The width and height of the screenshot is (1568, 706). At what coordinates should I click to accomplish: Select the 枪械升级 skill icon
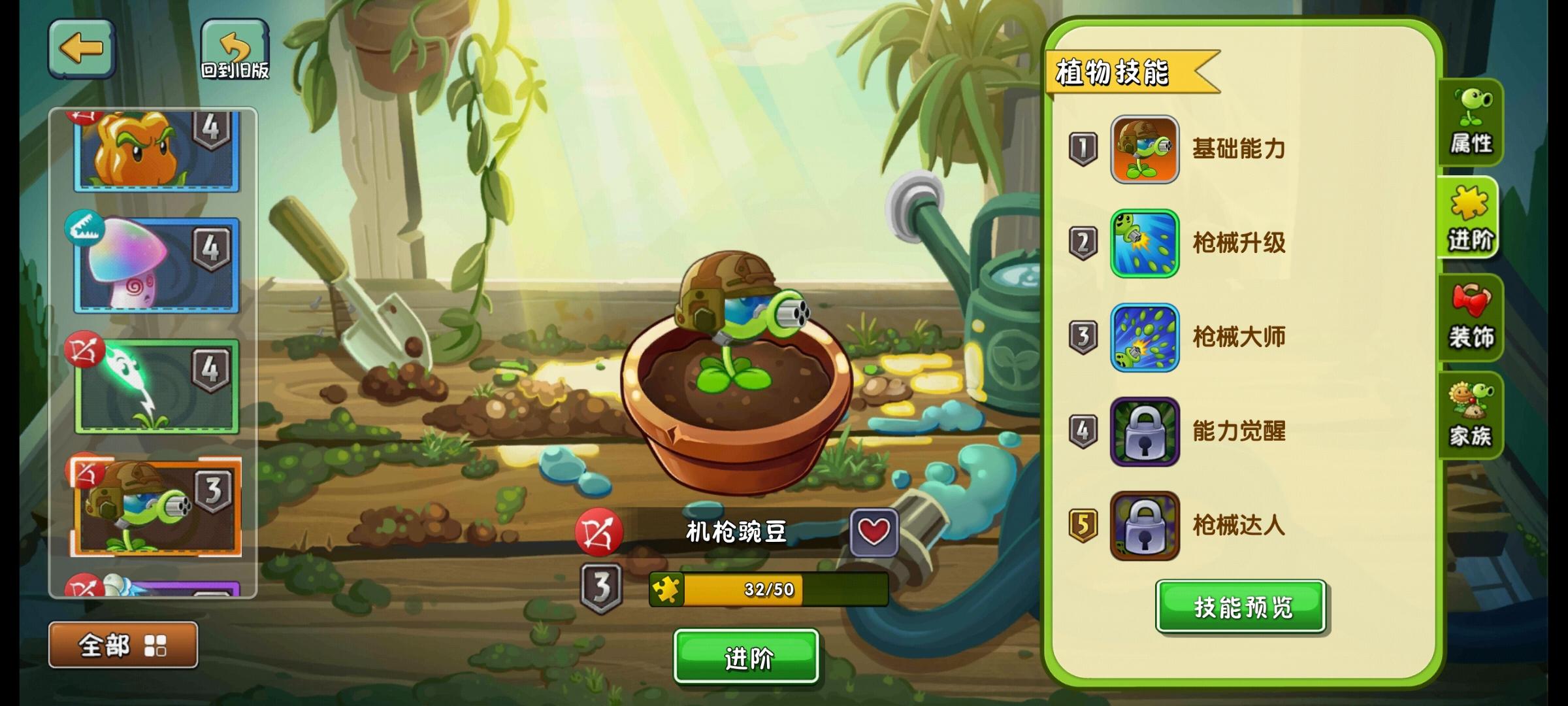click(1145, 243)
